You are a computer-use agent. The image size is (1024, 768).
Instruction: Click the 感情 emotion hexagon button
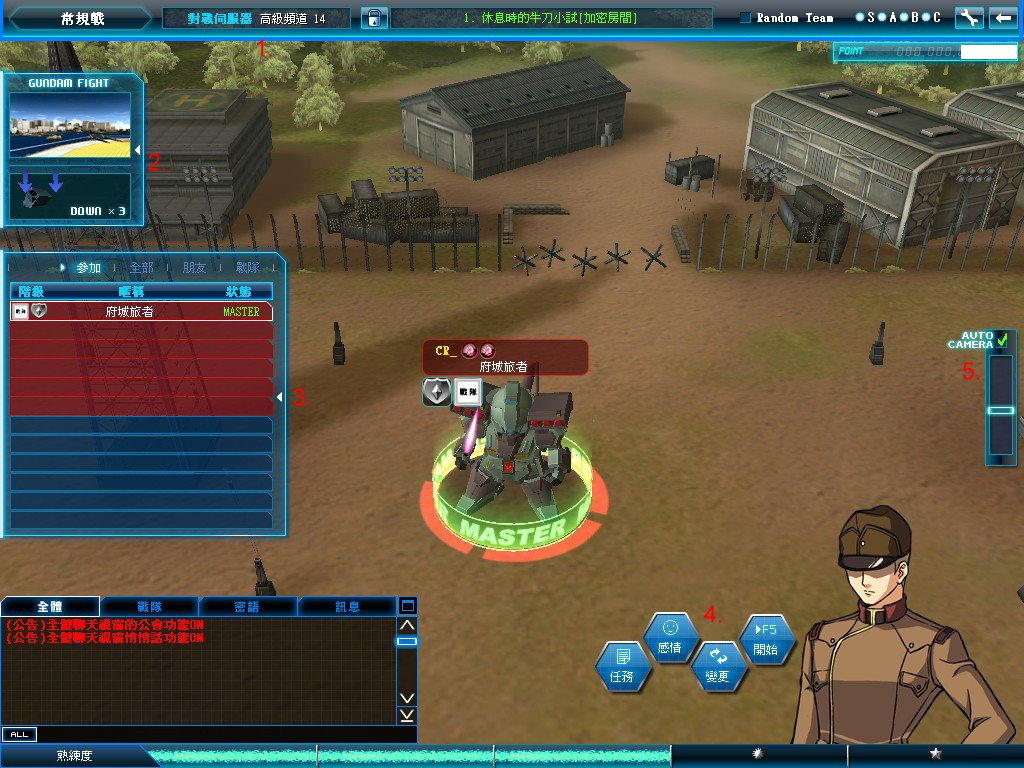pyautogui.click(x=670, y=637)
